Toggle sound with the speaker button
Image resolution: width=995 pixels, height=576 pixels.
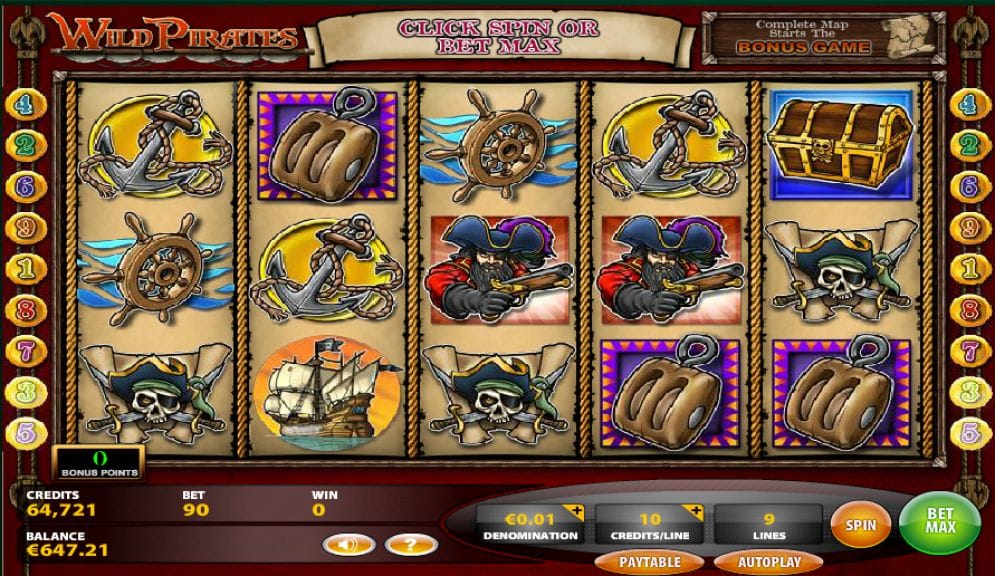349,545
